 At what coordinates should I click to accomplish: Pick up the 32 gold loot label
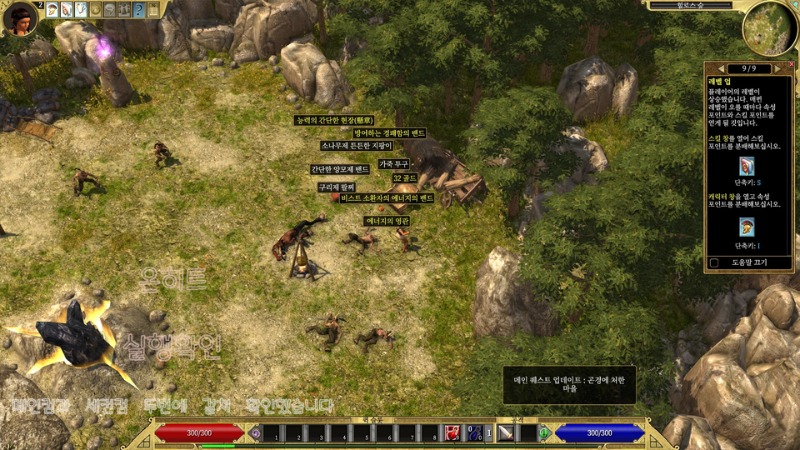[x=404, y=178]
